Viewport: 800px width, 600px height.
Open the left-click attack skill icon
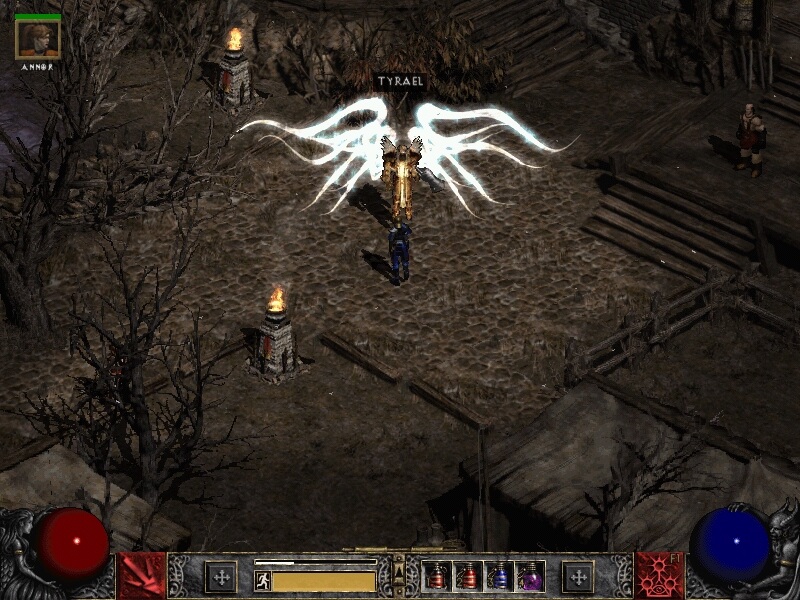point(141,576)
